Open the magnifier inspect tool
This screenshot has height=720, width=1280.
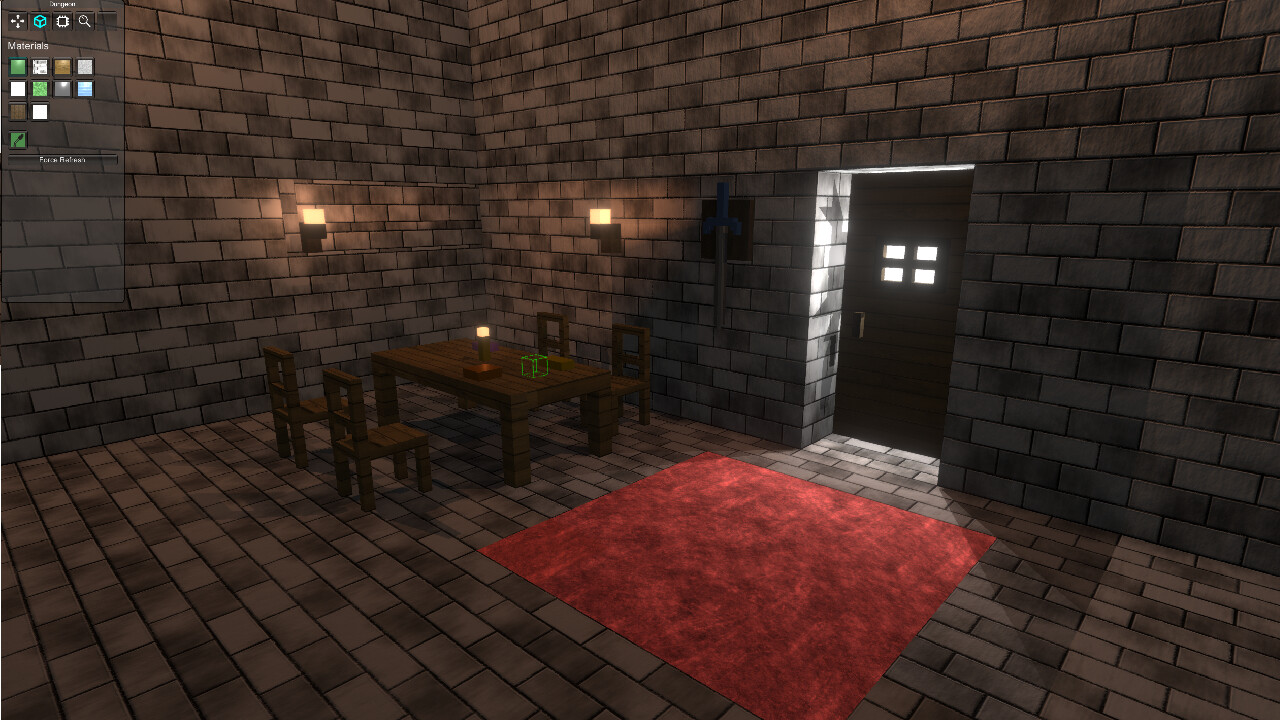pyautogui.click(x=85, y=20)
